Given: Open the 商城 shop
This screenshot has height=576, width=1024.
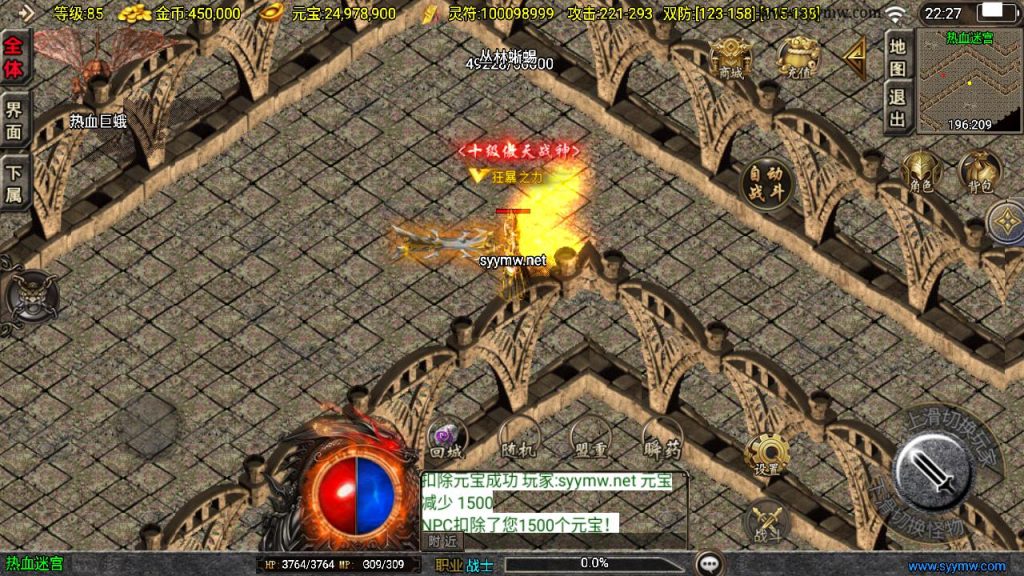Looking at the screenshot, I should tap(731, 58).
